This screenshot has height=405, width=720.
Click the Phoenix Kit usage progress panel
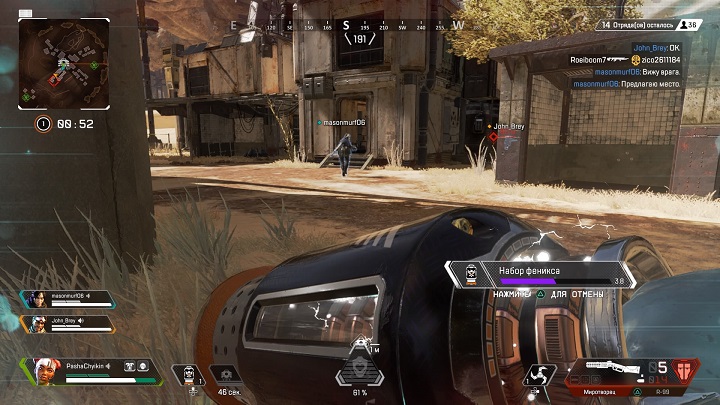(x=540, y=275)
